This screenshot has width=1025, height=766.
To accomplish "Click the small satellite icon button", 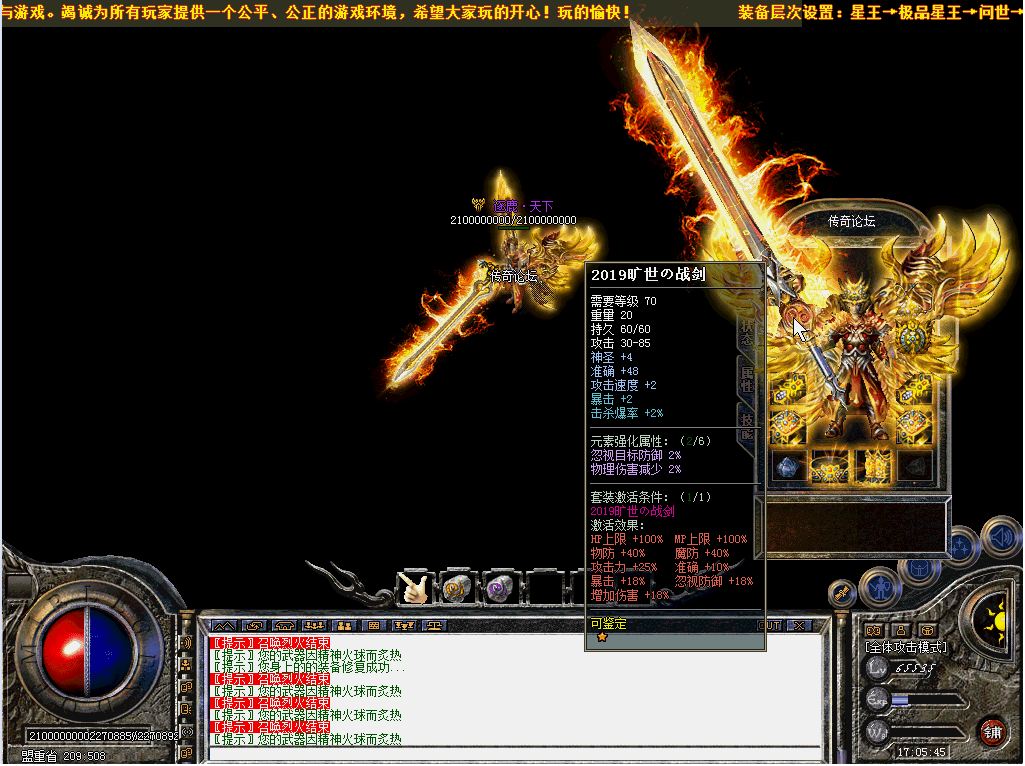I will coord(842,593).
